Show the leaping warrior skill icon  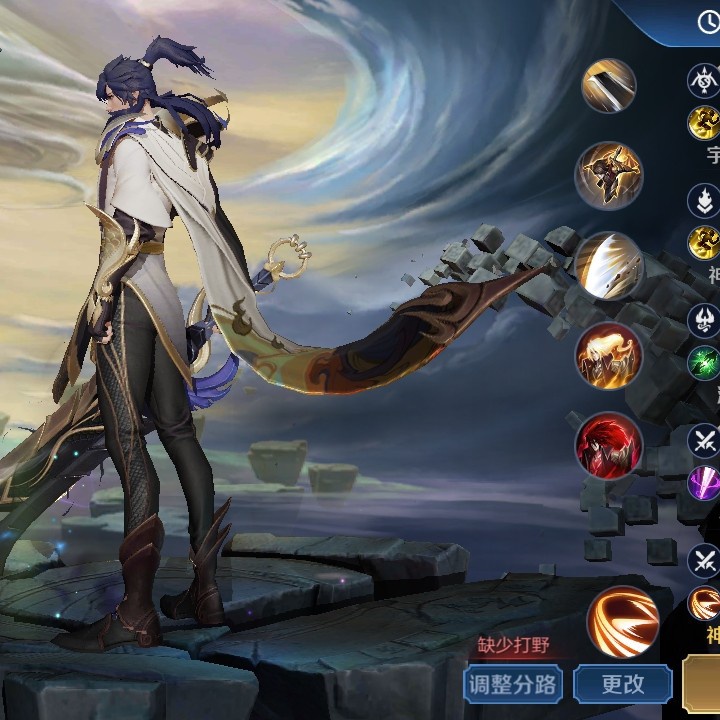point(609,175)
